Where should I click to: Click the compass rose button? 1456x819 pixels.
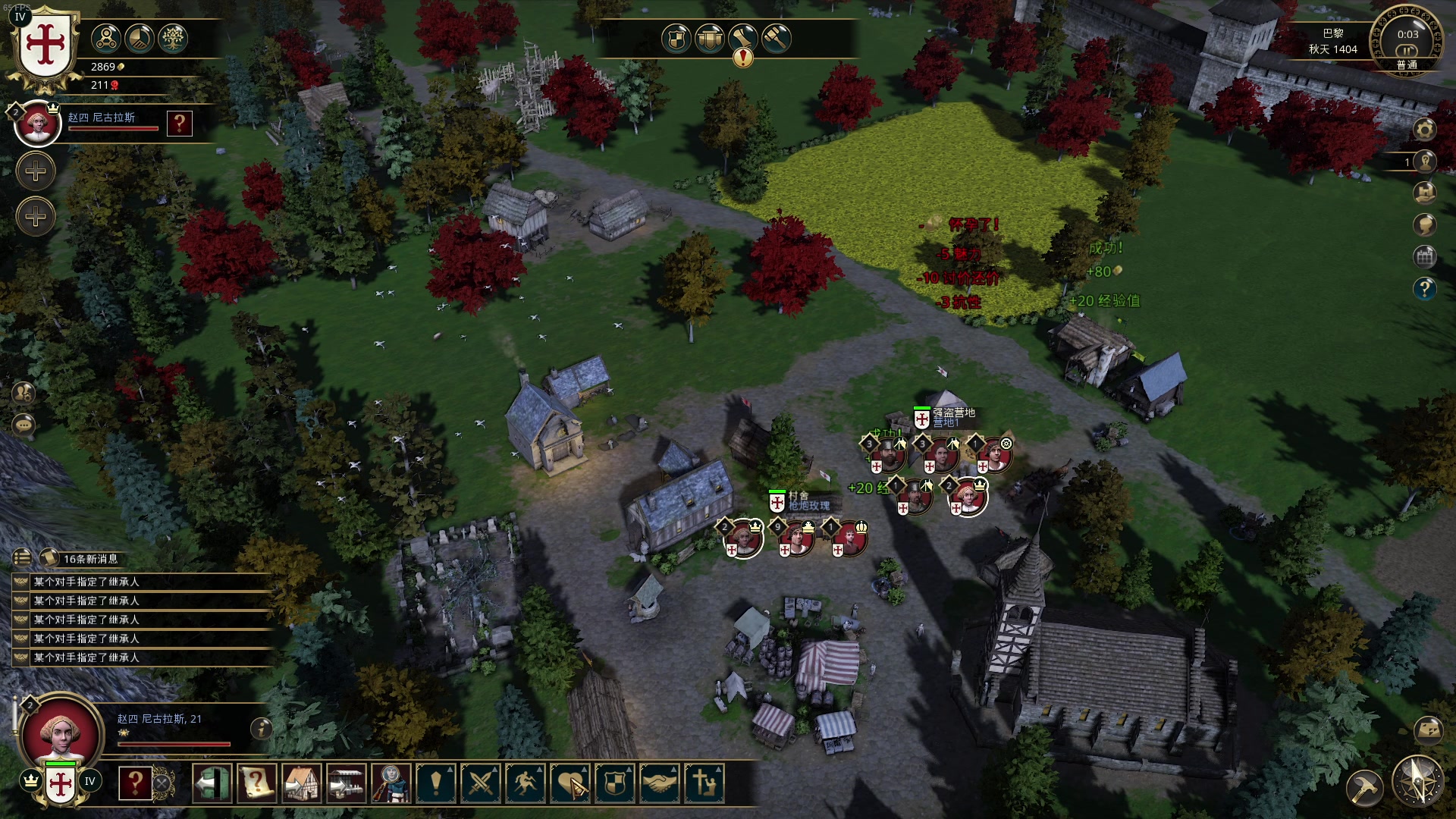pyautogui.click(x=1417, y=781)
